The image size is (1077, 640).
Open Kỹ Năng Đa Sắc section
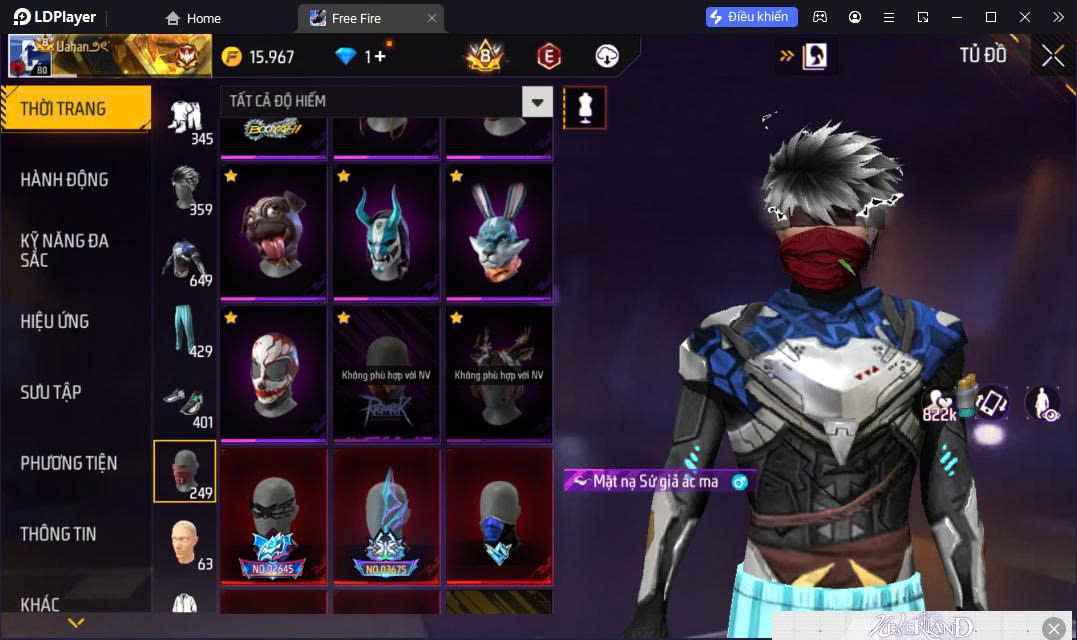[65, 250]
